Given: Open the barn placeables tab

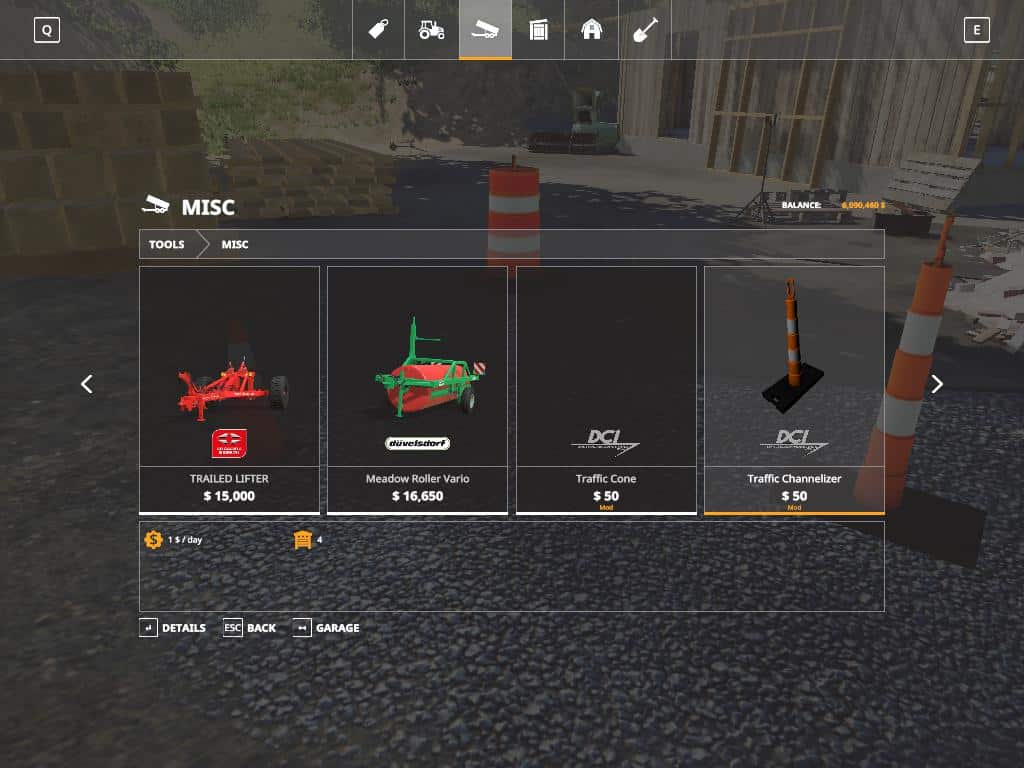Looking at the screenshot, I should point(592,29).
